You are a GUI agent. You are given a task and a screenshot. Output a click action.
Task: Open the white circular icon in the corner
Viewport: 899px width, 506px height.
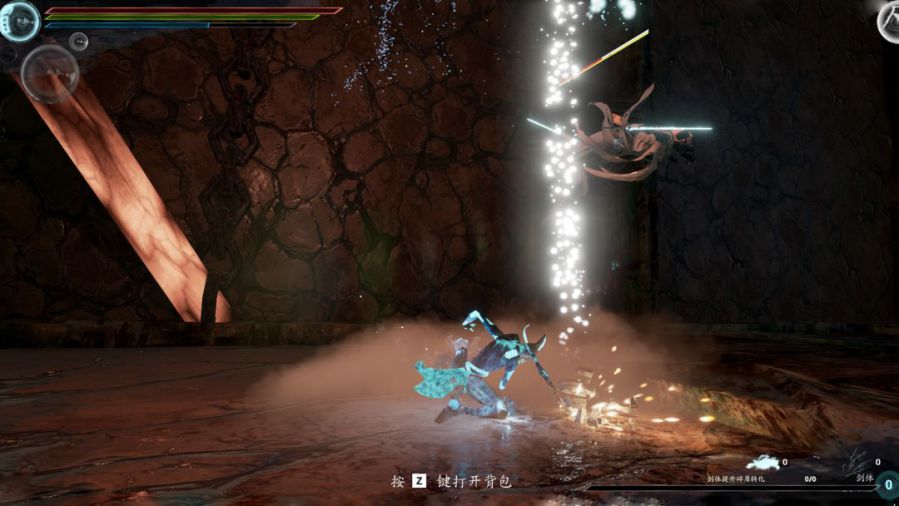[889, 21]
